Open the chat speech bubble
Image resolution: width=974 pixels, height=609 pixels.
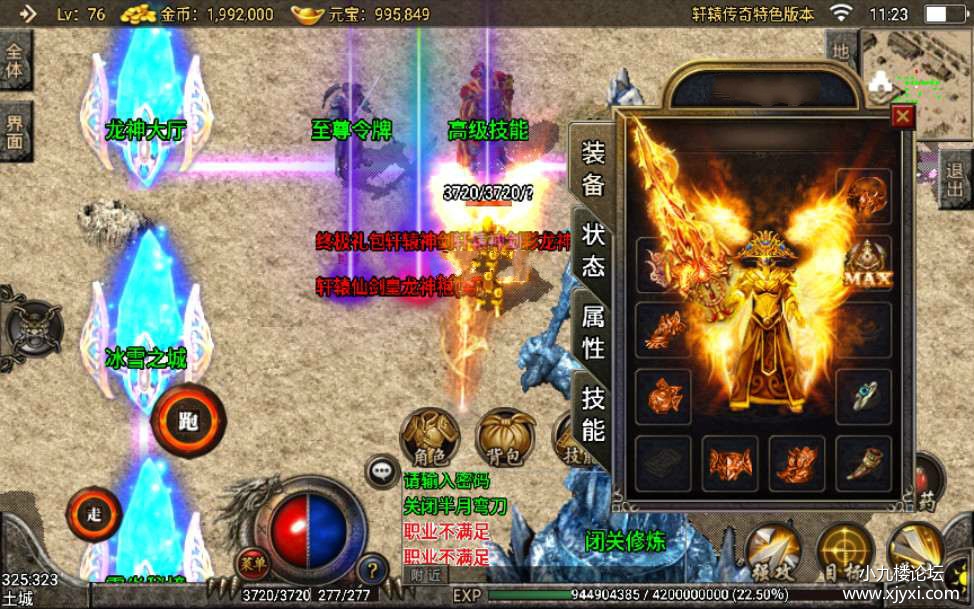tap(382, 470)
